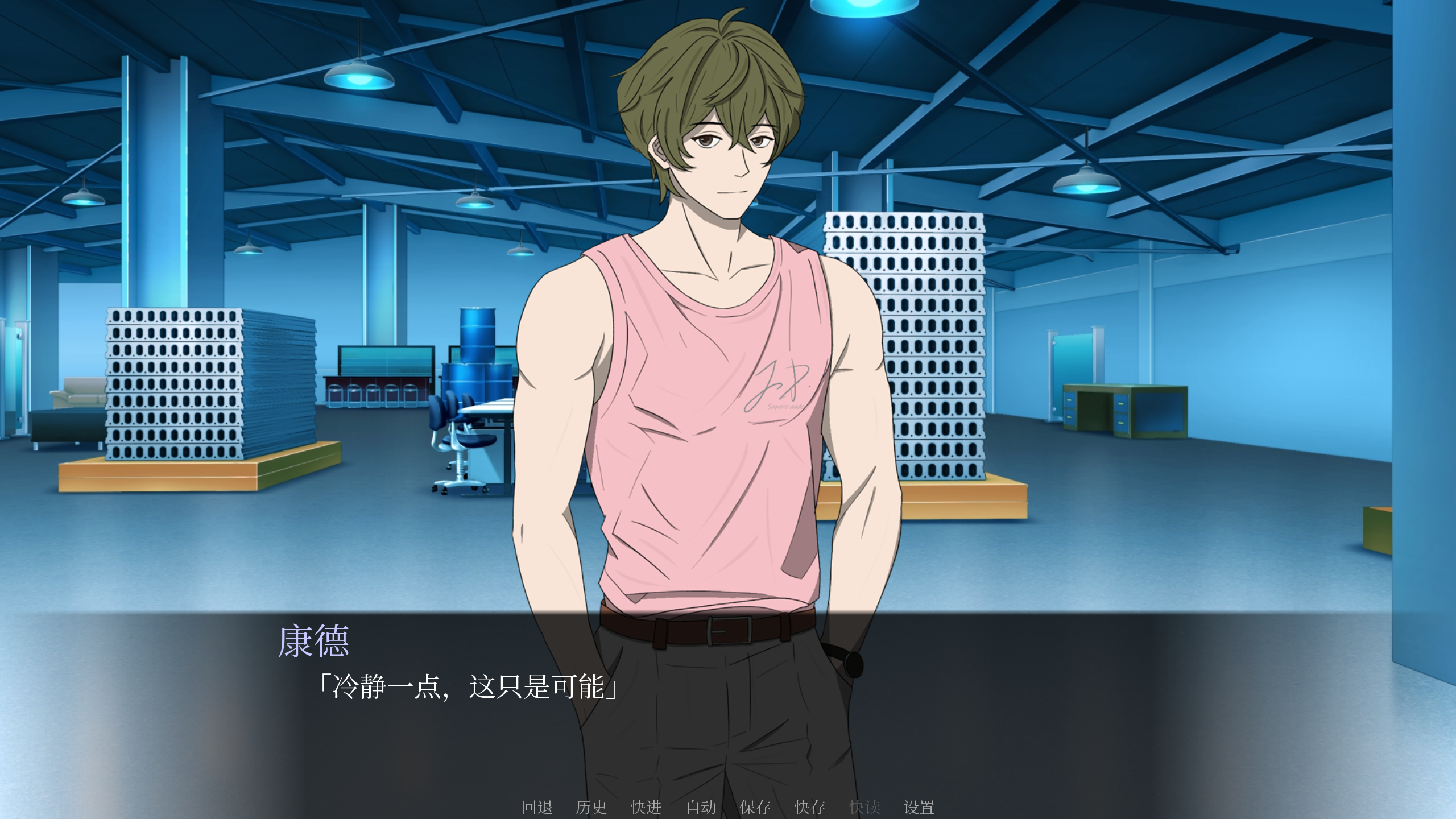Choose 快存 (quick save)
The height and width of the screenshot is (819, 1456).
click(810, 806)
